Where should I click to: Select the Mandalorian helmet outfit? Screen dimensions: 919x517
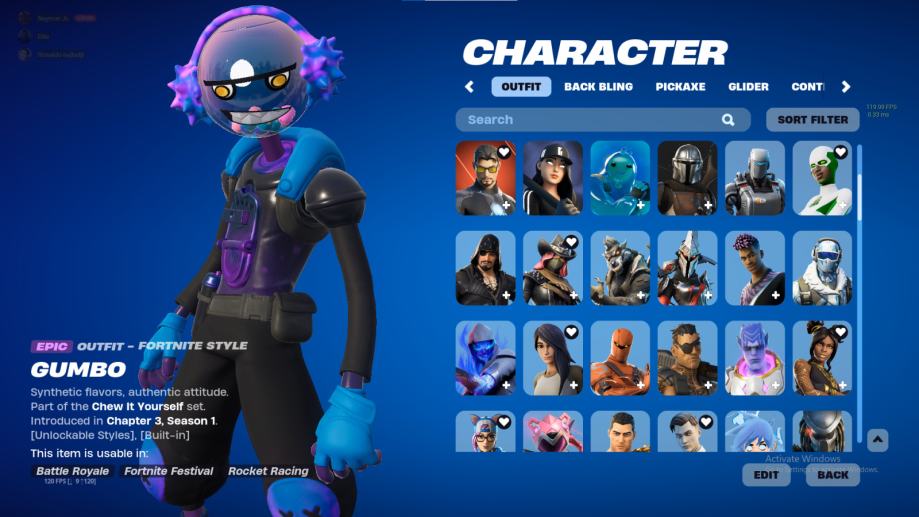point(687,178)
